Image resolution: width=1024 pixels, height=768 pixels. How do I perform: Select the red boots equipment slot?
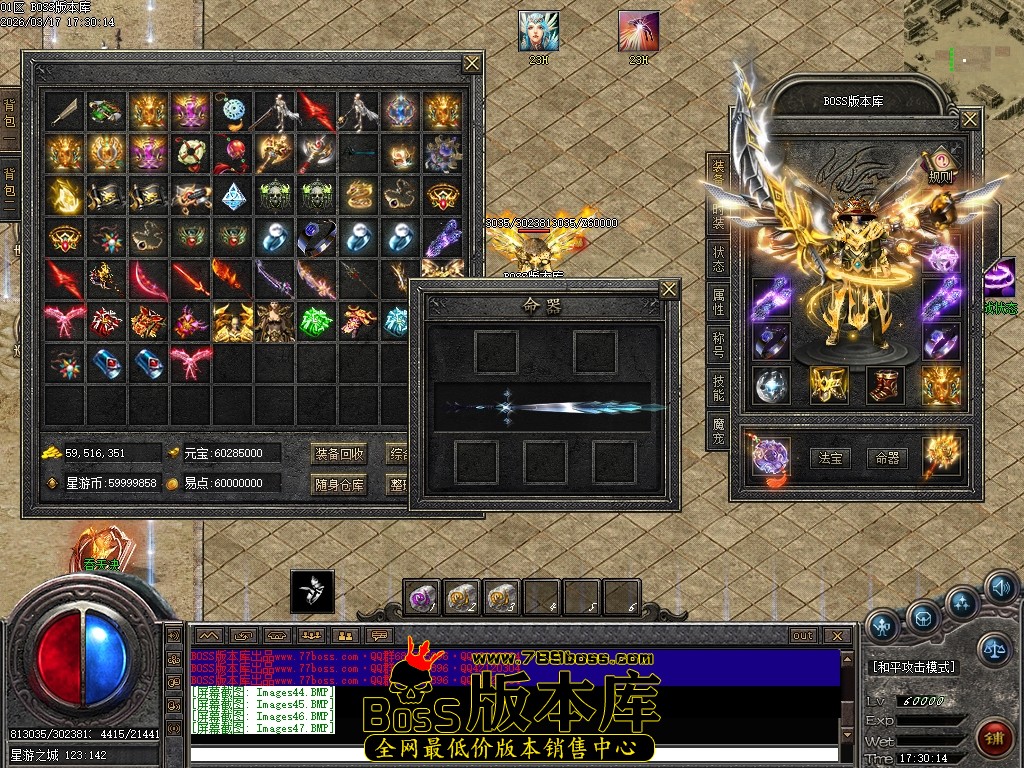[x=884, y=385]
